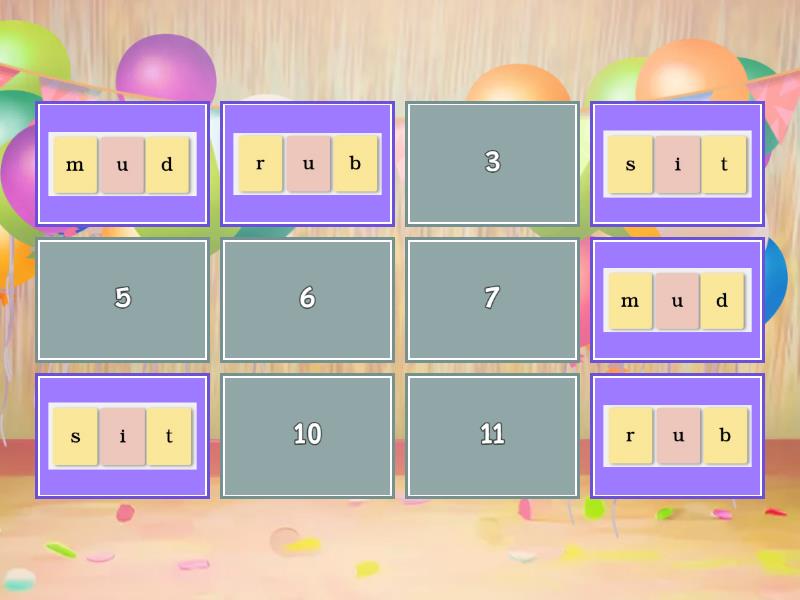Flip card number 10
This screenshot has height=600, width=800.
point(307,435)
